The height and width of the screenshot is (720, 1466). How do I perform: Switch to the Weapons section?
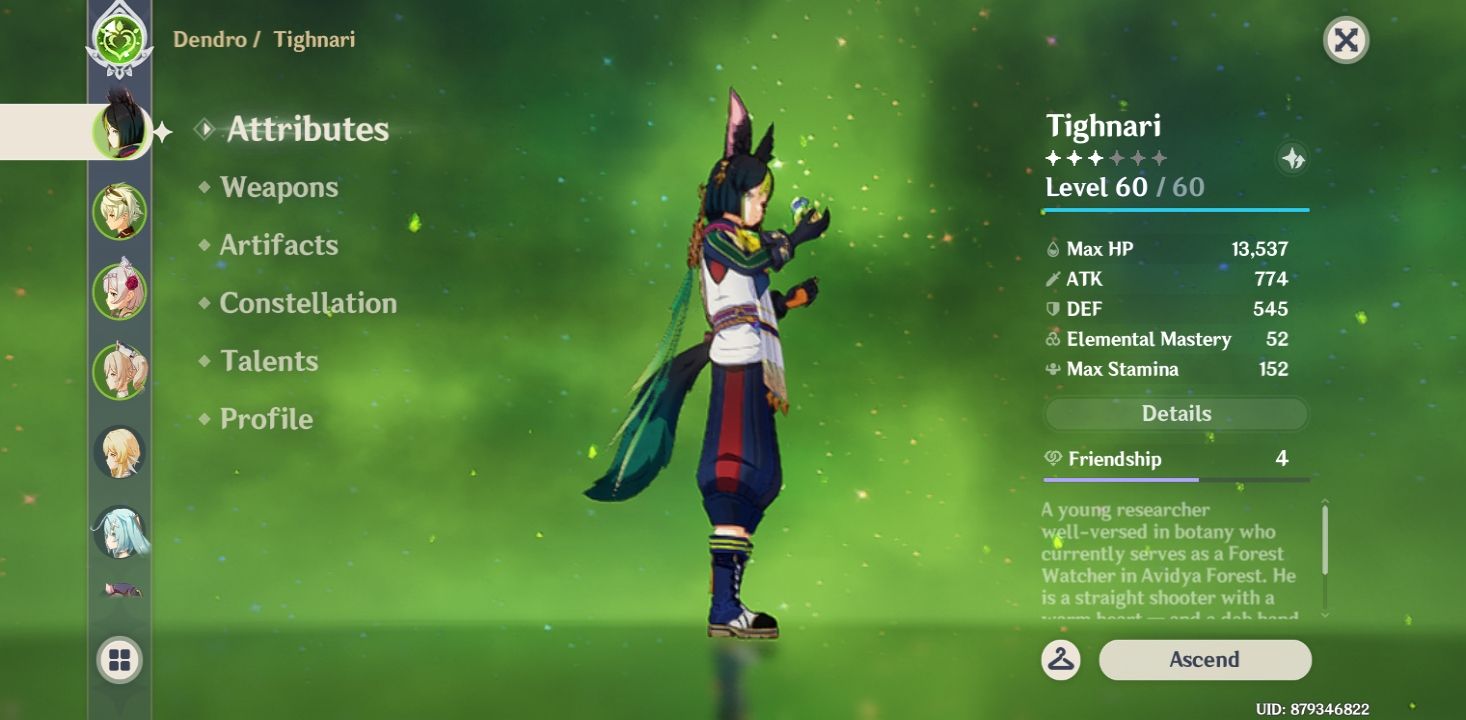[x=277, y=187]
